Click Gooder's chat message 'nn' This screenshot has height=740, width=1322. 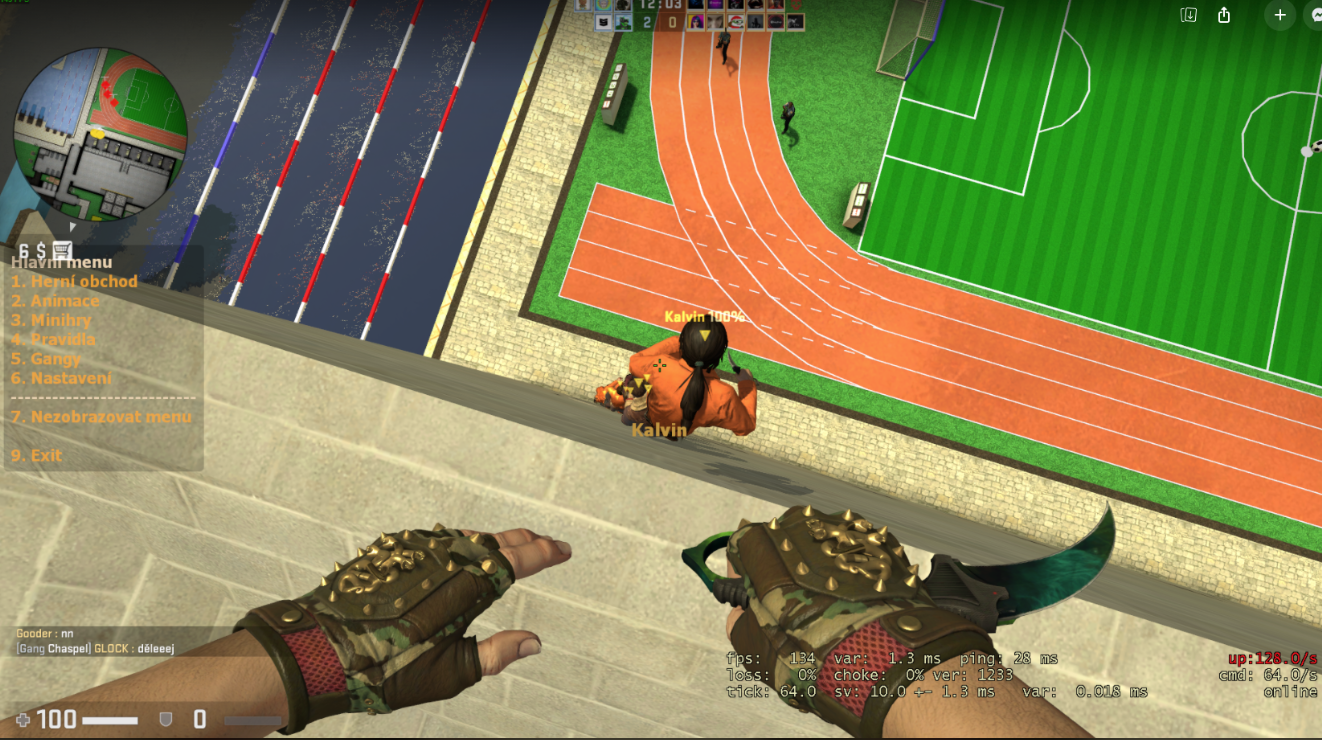(45, 632)
